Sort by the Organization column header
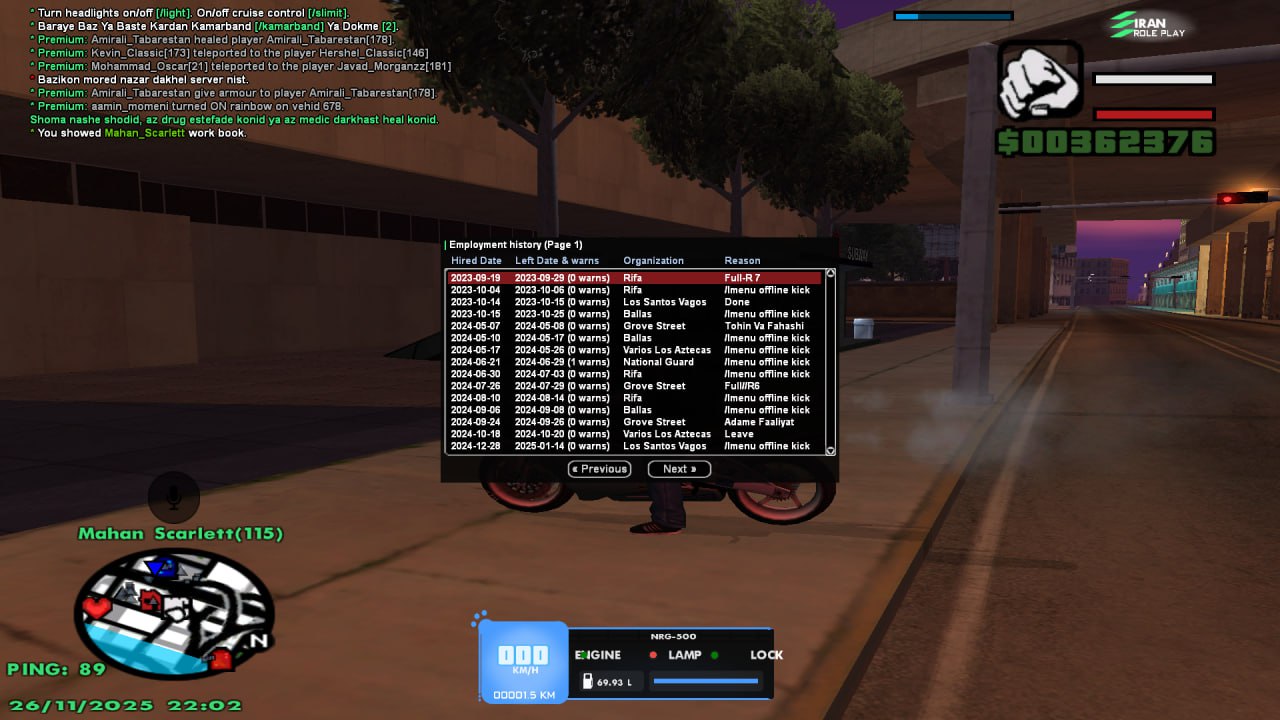Image resolution: width=1280 pixels, height=720 pixels. coord(653,261)
